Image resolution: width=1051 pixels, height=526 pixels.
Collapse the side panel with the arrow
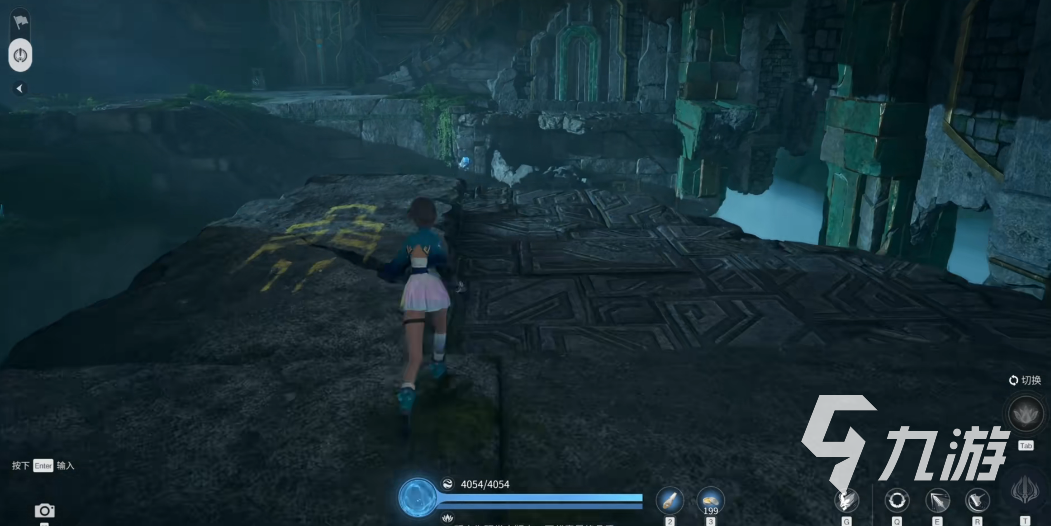(x=19, y=88)
